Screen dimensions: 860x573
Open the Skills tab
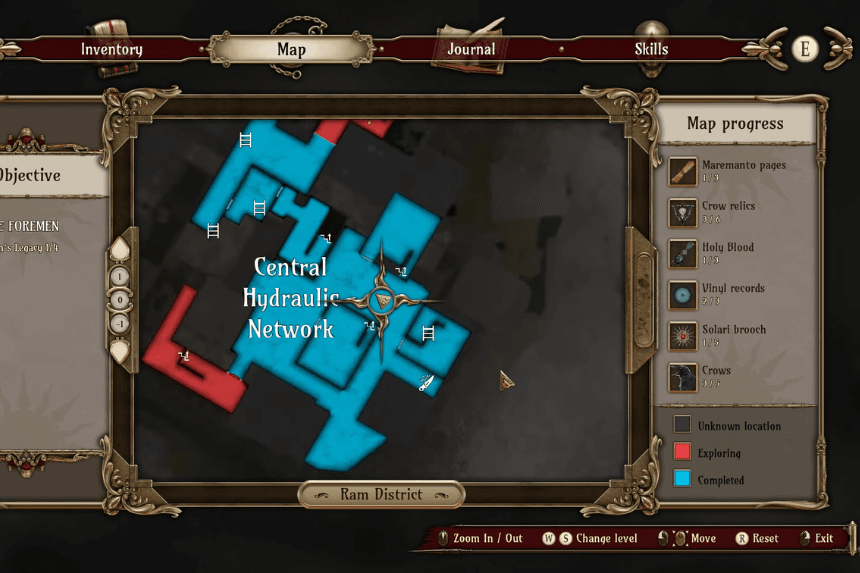click(x=651, y=49)
